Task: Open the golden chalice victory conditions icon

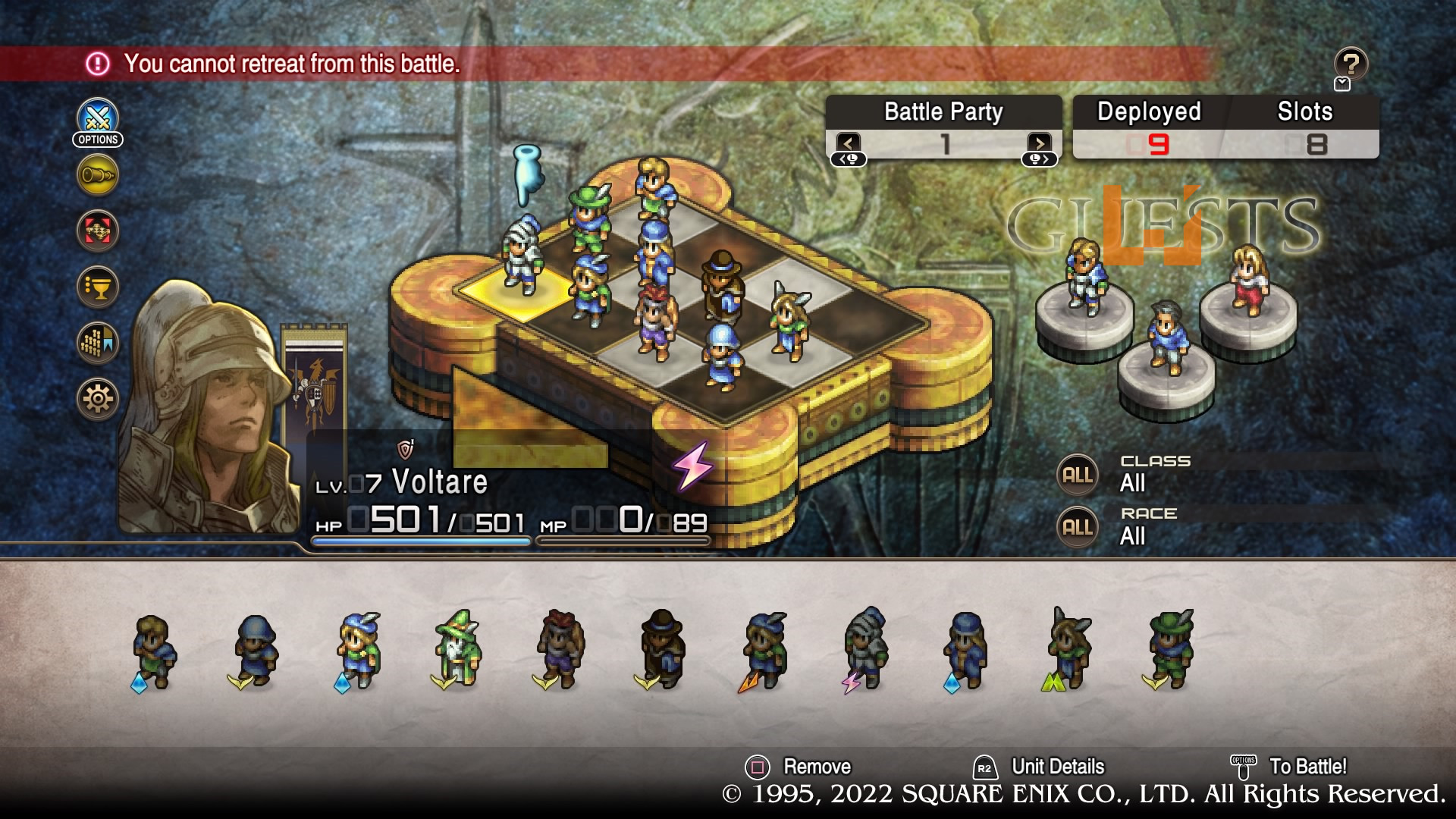Action: point(98,287)
